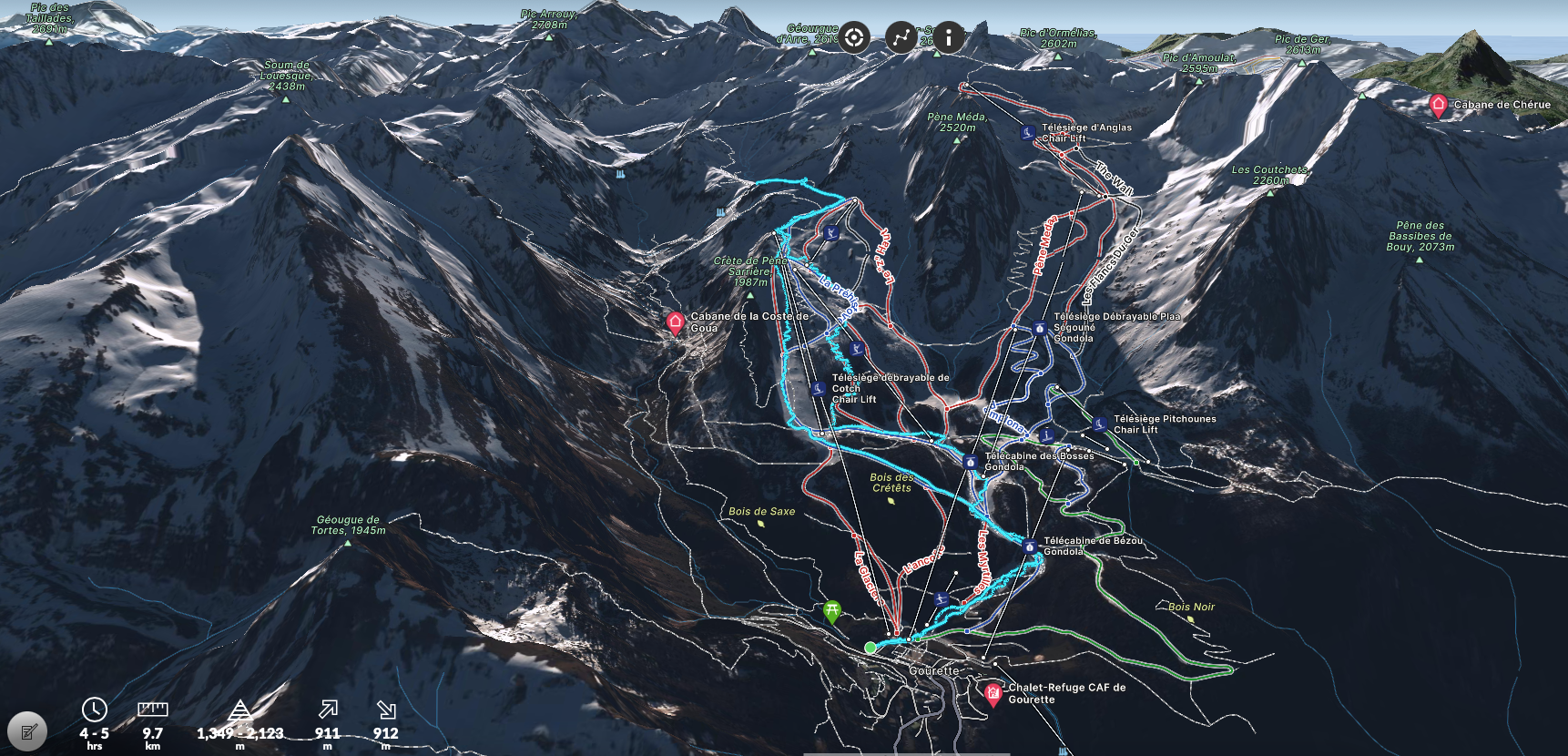Open the route path tool button
Image resolution: width=1568 pixels, height=756 pixels.
[901, 37]
